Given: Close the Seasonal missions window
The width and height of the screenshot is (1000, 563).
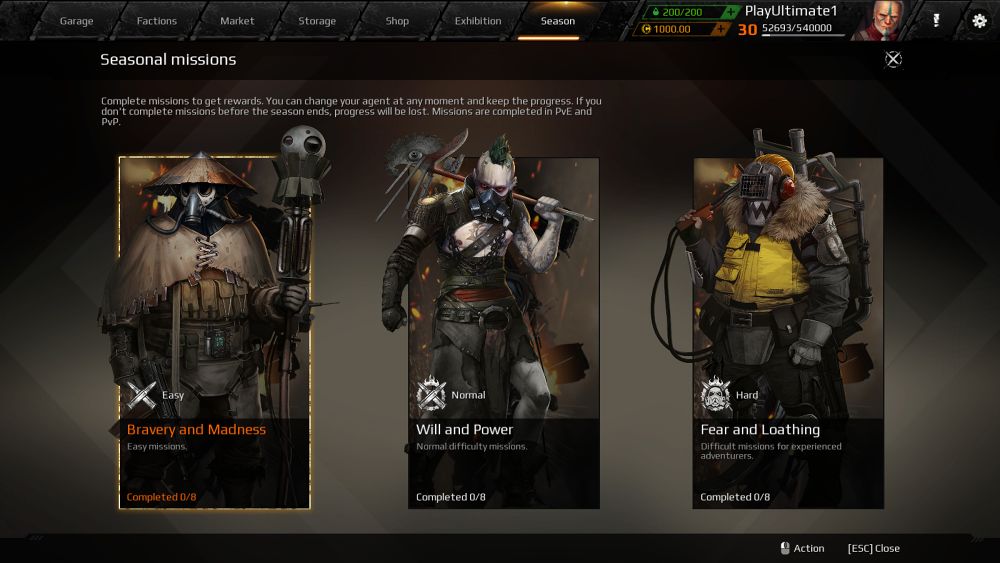Looking at the screenshot, I should (x=893, y=59).
